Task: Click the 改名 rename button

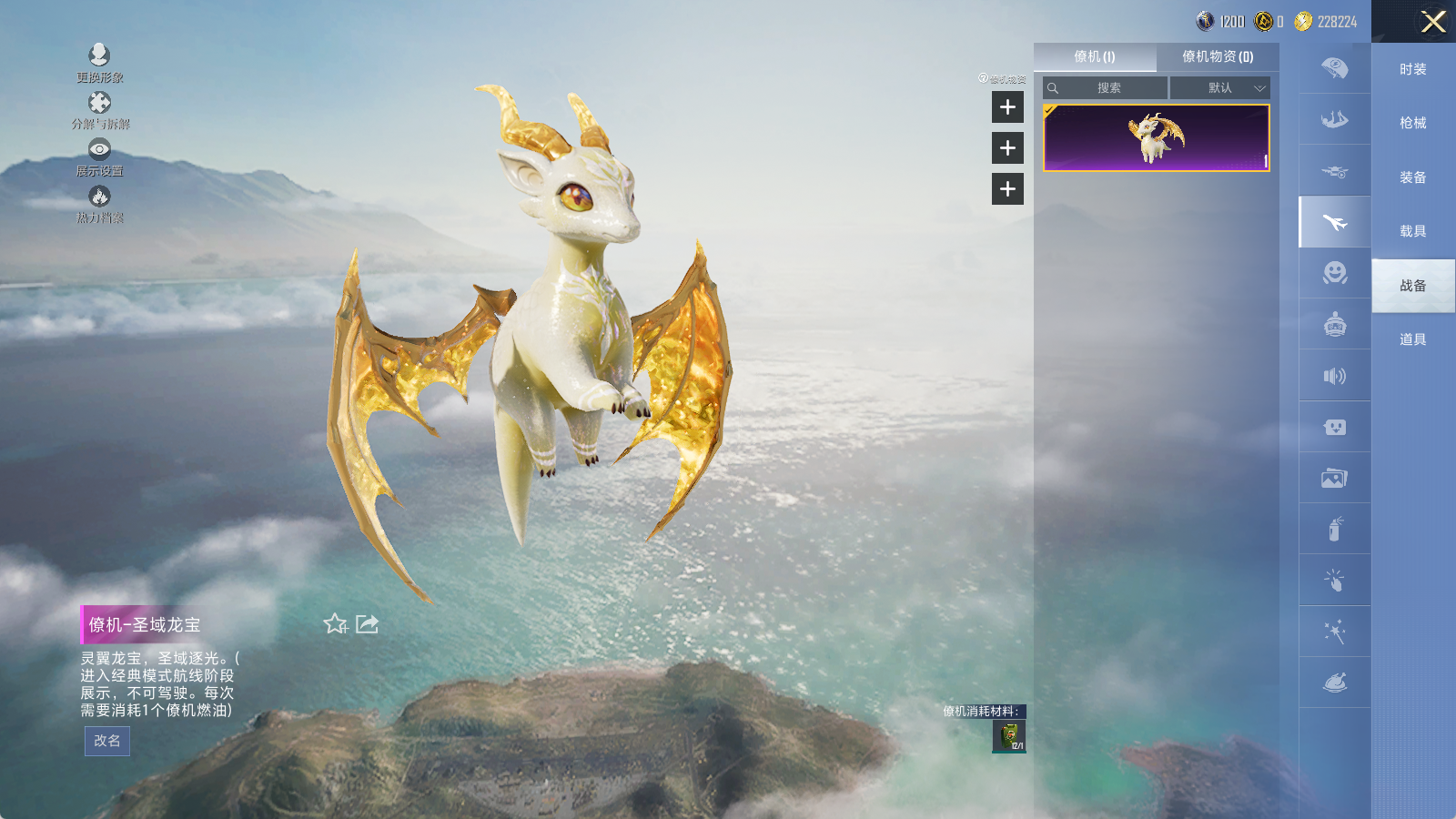Action: pos(107,741)
